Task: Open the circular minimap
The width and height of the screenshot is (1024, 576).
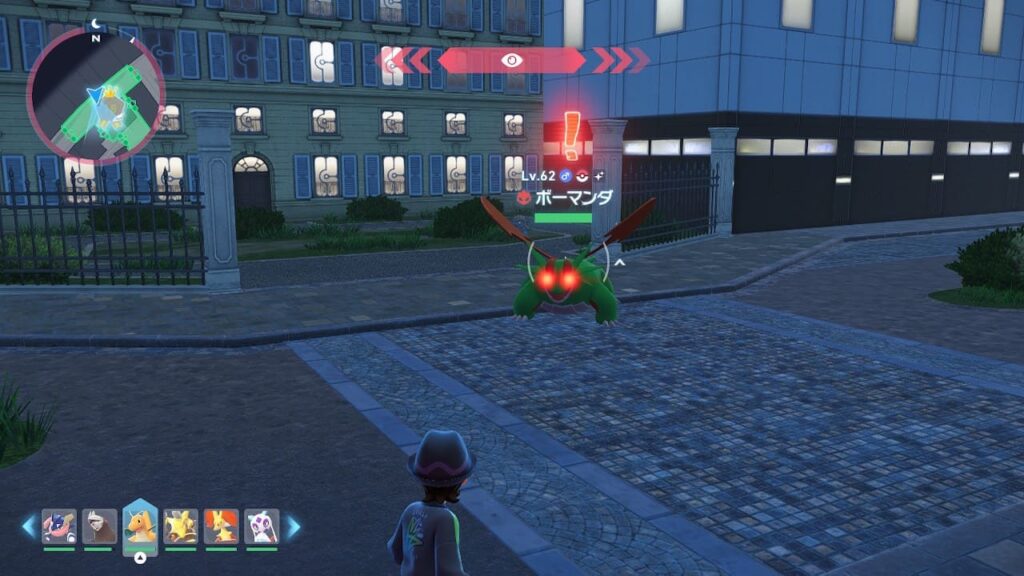Action: pyautogui.click(x=96, y=96)
